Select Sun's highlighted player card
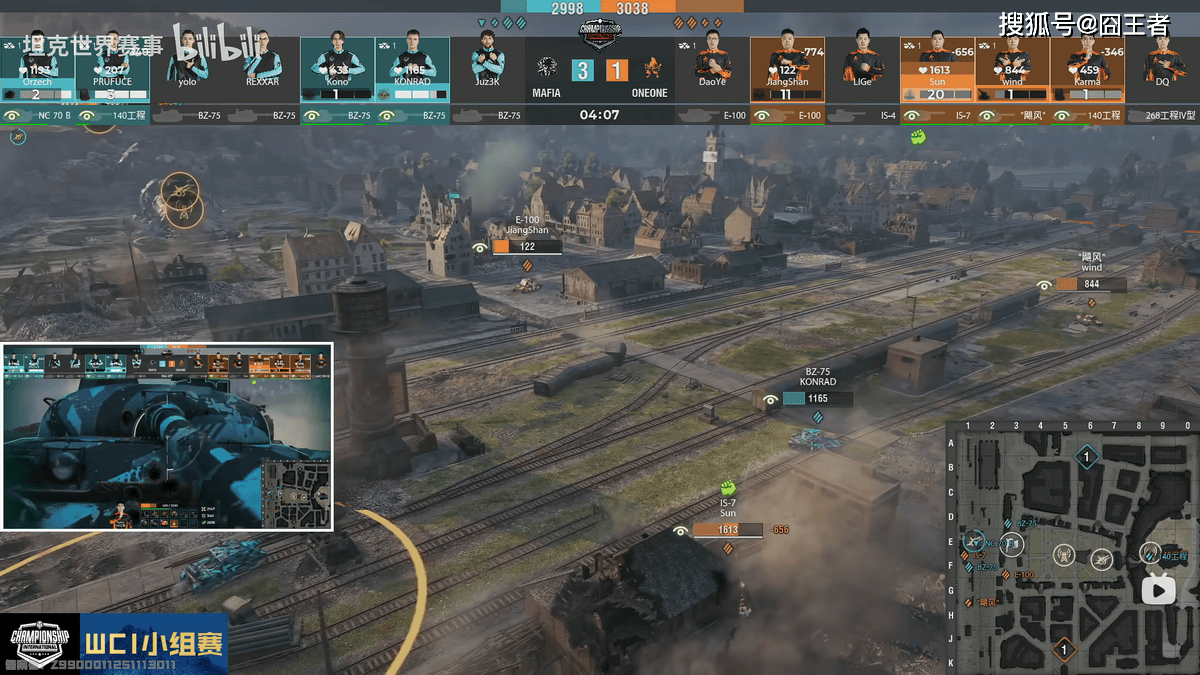This screenshot has height=675, width=1200. (937, 70)
